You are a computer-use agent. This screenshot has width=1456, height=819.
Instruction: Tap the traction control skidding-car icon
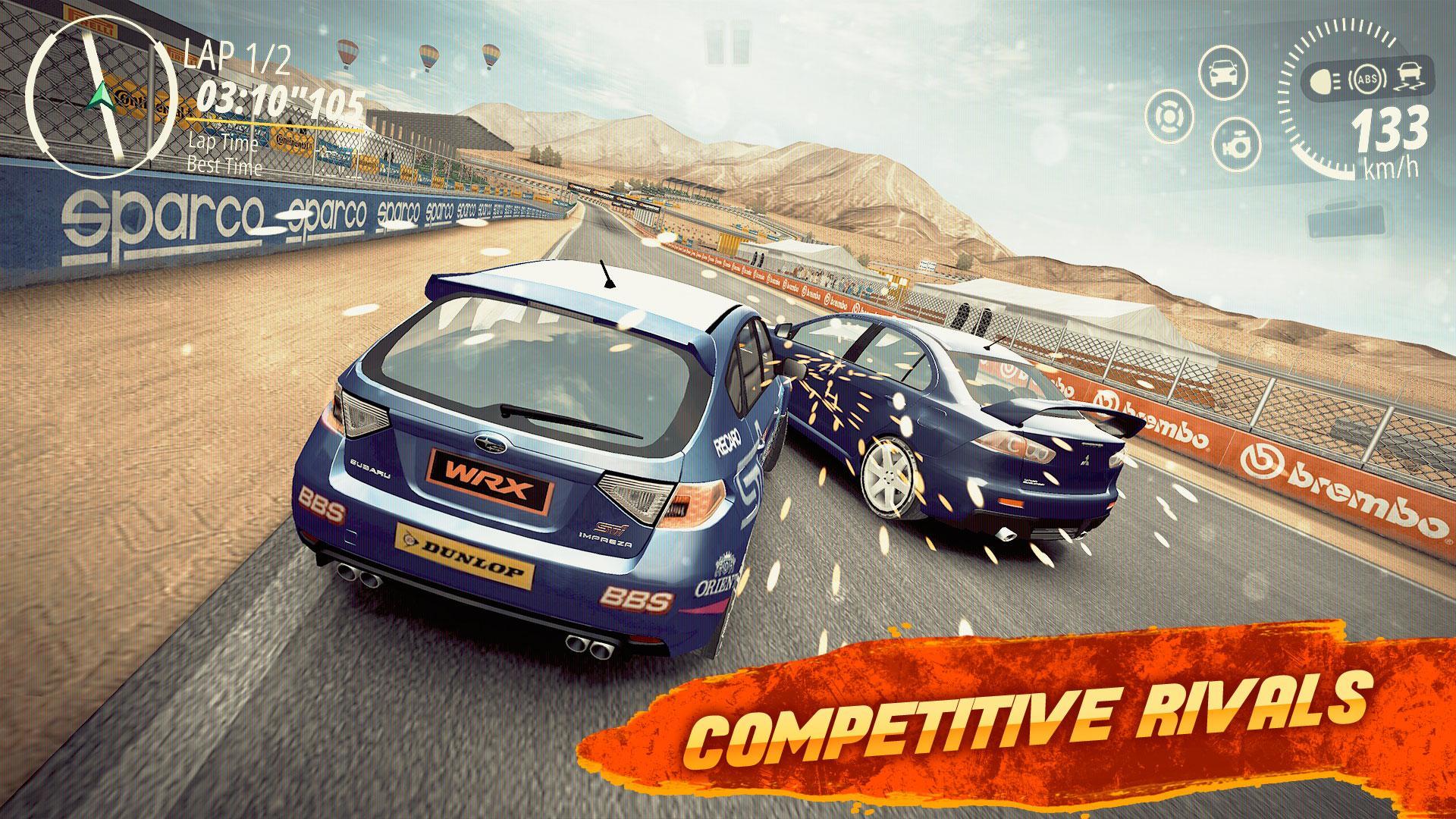(1410, 76)
